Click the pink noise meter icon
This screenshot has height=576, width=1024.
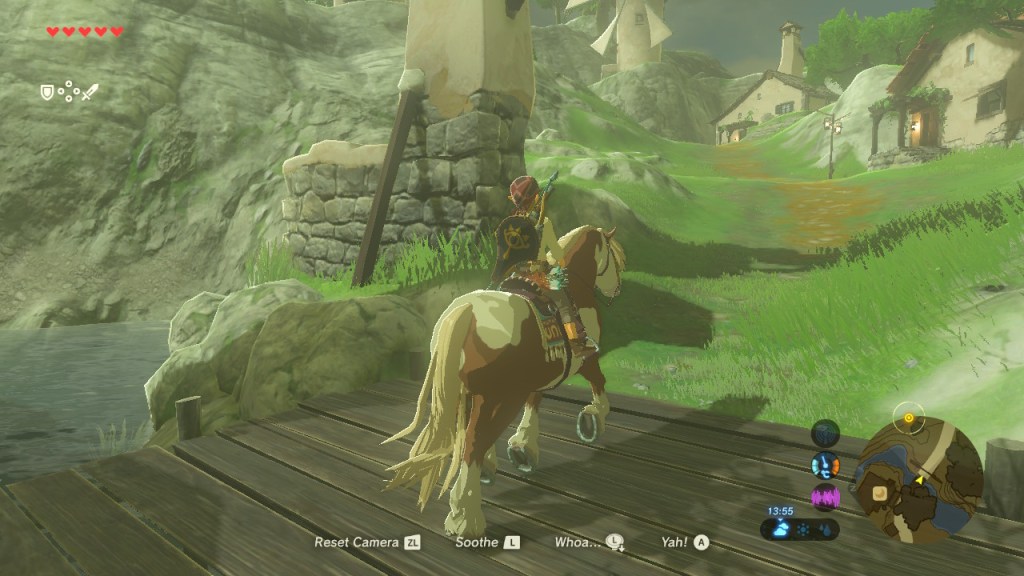[x=826, y=497]
